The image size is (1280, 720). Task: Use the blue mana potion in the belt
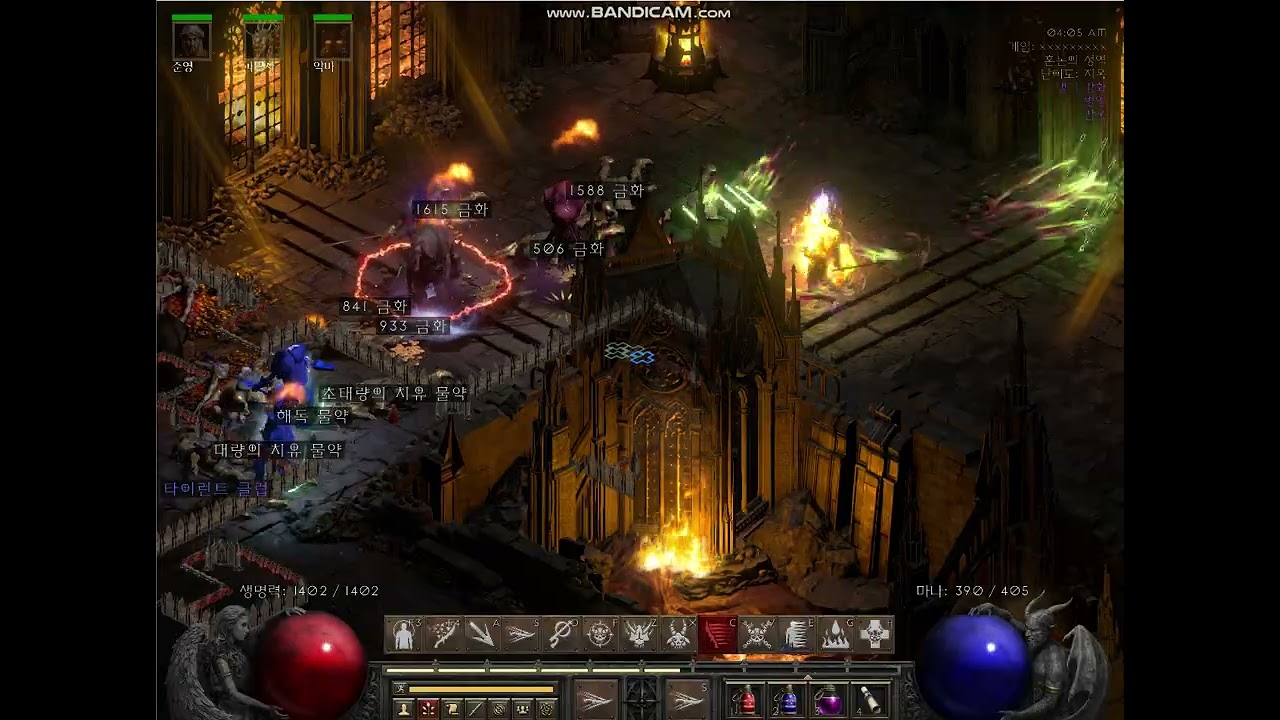tap(787, 699)
